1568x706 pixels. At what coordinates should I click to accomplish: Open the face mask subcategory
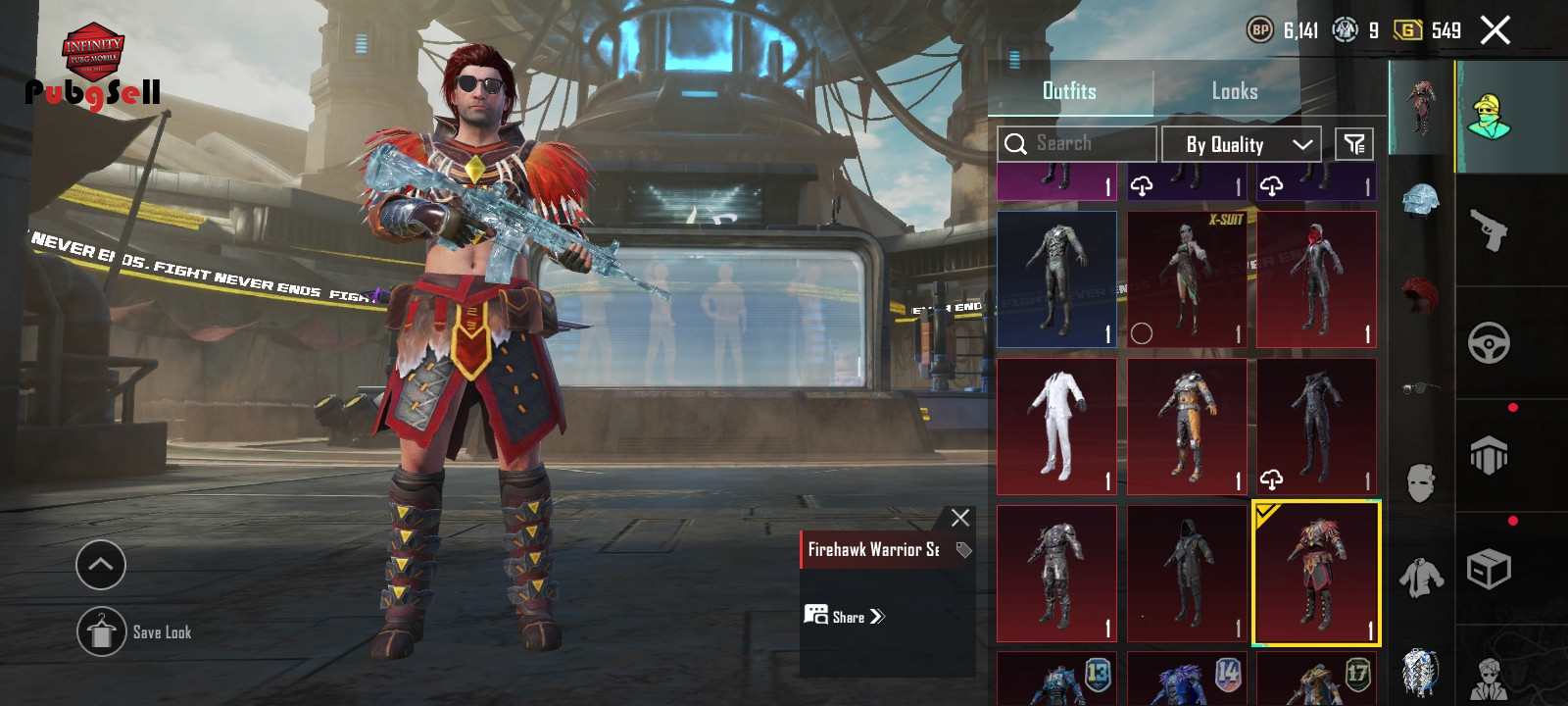click(1420, 482)
